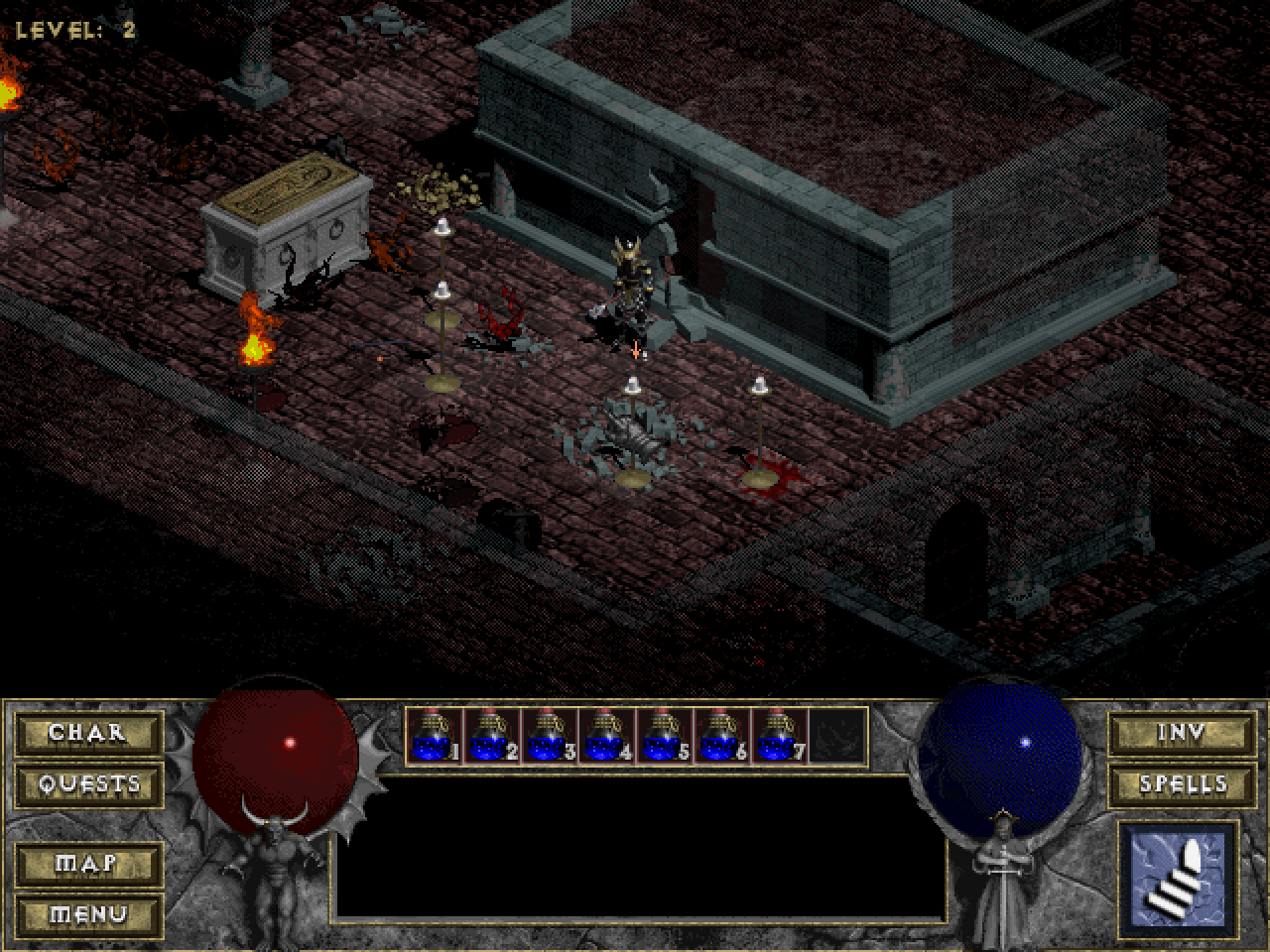Open the game MENU
The image size is (1270, 952).
point(88,914)
